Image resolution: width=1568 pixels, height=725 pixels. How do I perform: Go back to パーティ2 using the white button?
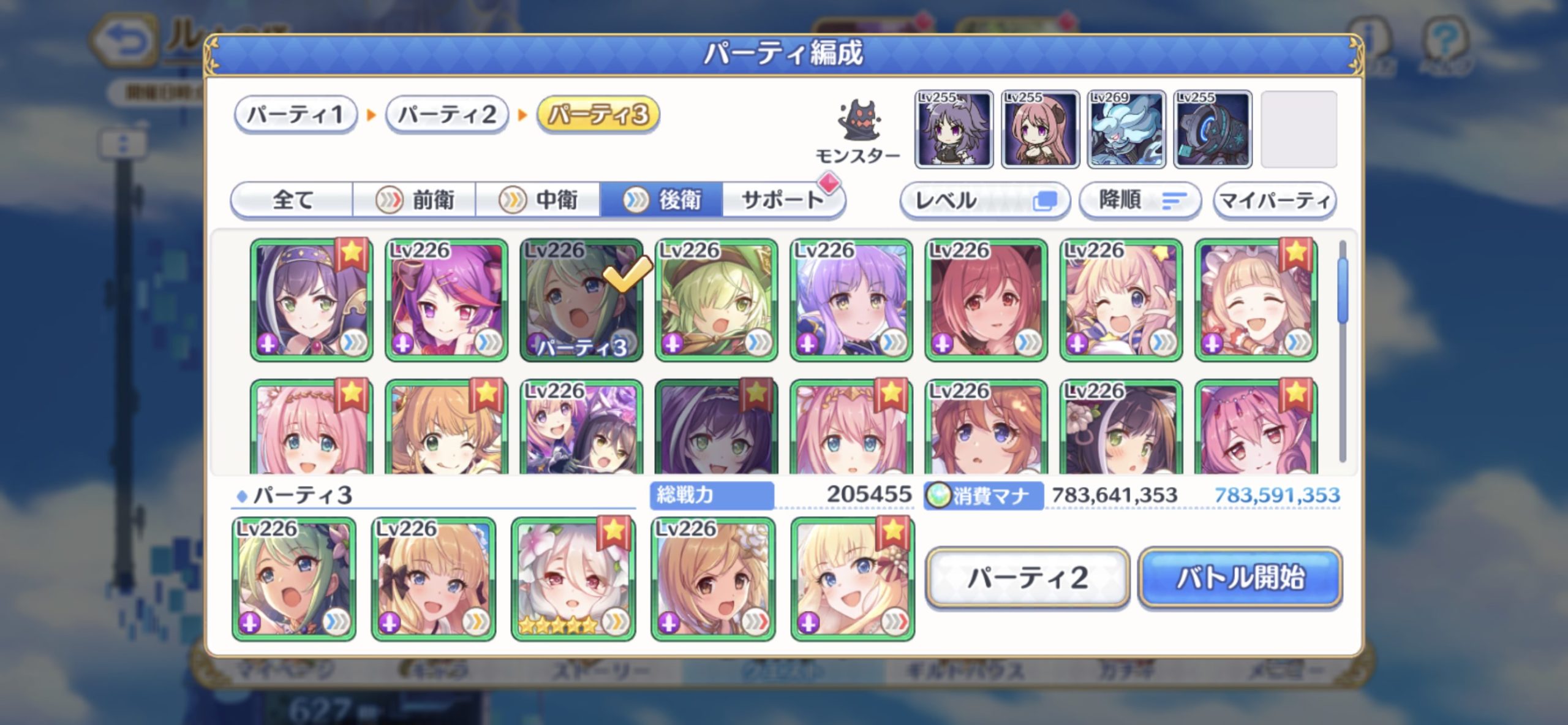point(1027,578)
